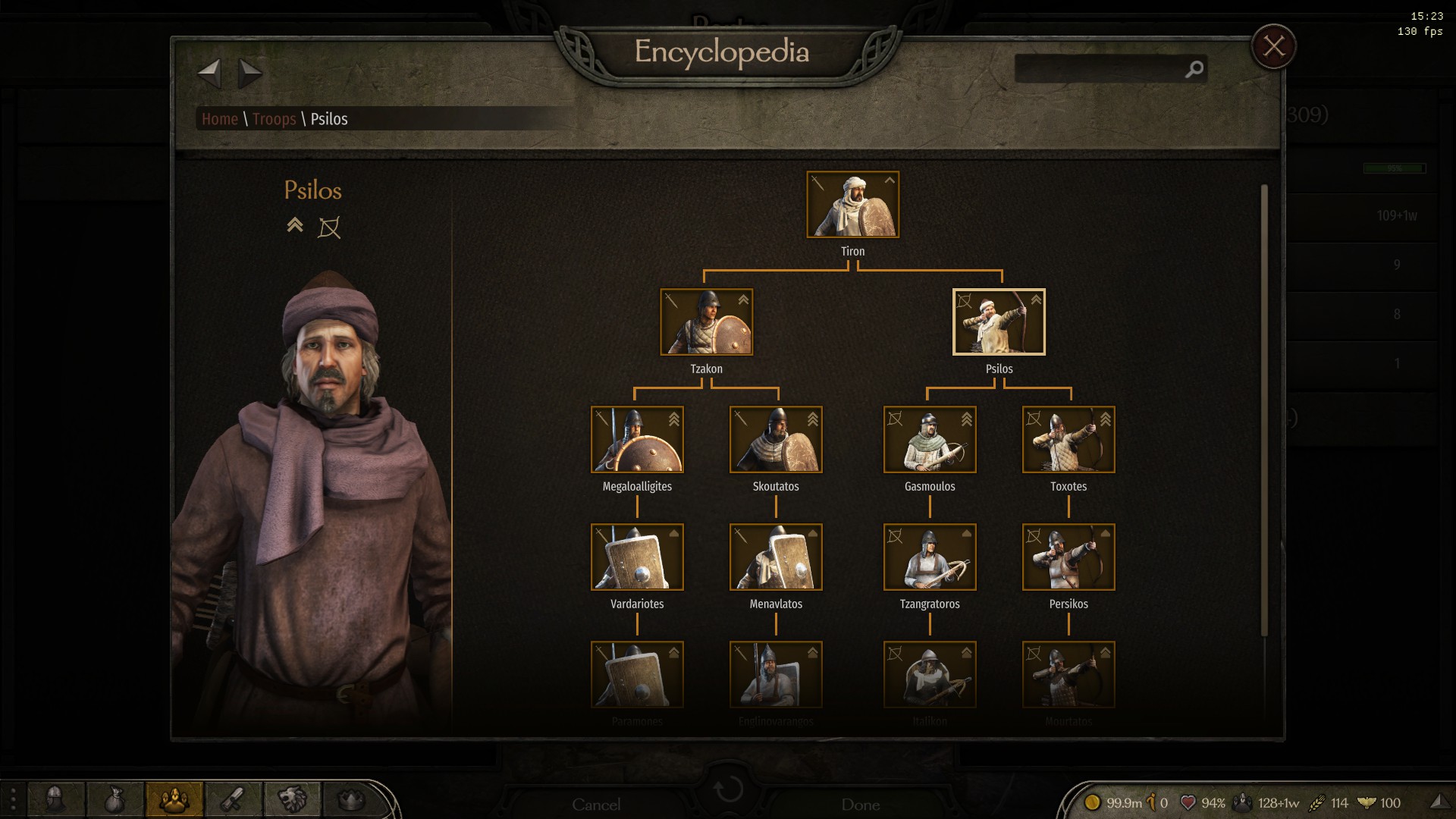Open the Home breadcrumb link

click(x=220, y=119)
